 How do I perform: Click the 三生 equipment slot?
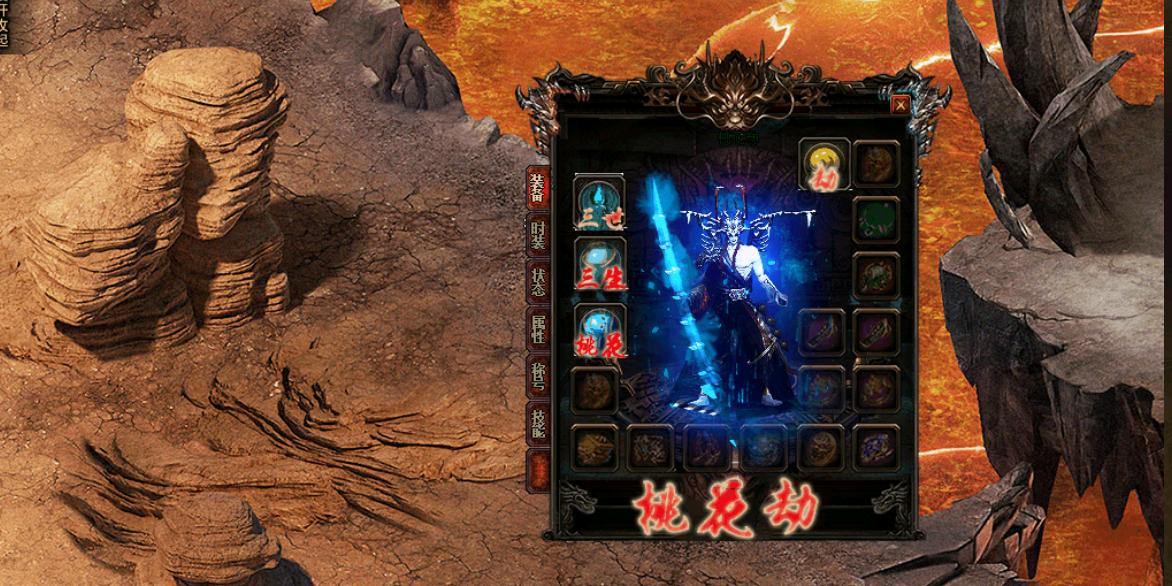pyautogui.click(x=599, y=264)
